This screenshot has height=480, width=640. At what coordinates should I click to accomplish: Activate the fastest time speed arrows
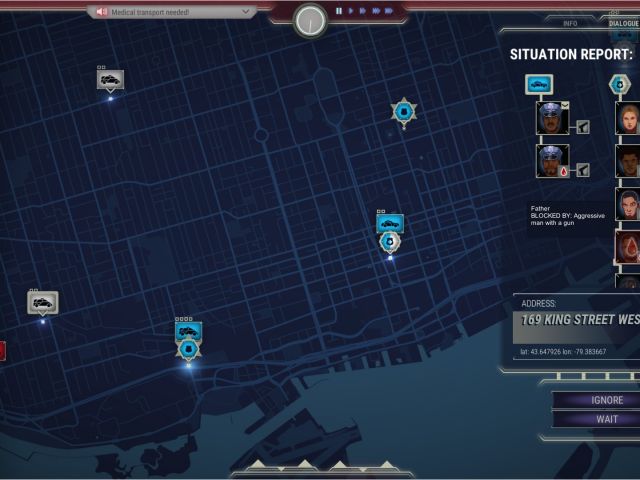[387, 11]
